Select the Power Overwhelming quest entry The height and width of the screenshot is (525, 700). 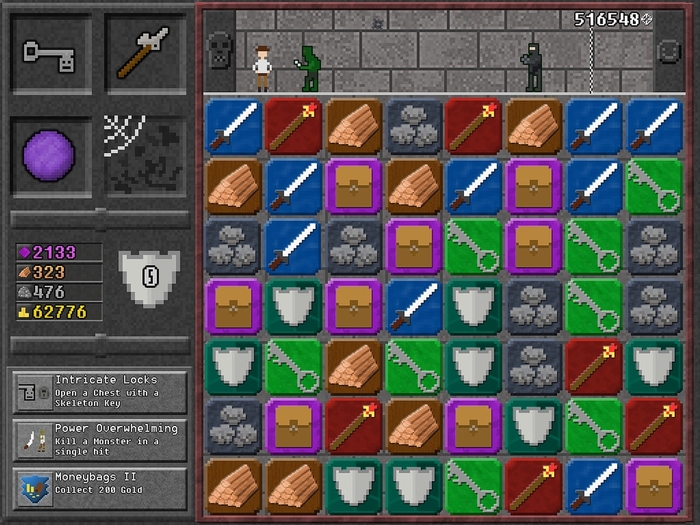tap(100, 440)
